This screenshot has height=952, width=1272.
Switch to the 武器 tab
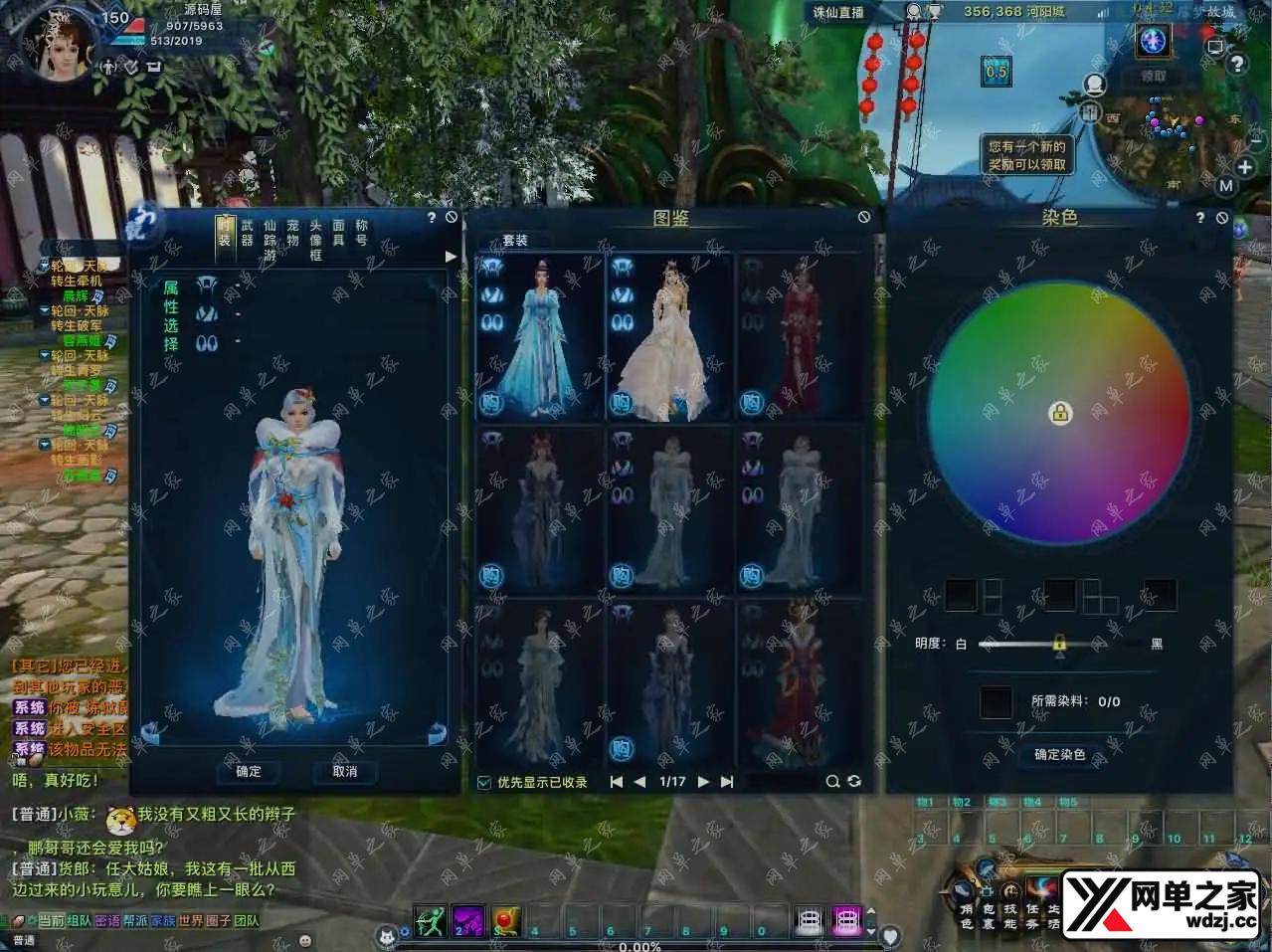pyautogui.click(x=247, y=233)
